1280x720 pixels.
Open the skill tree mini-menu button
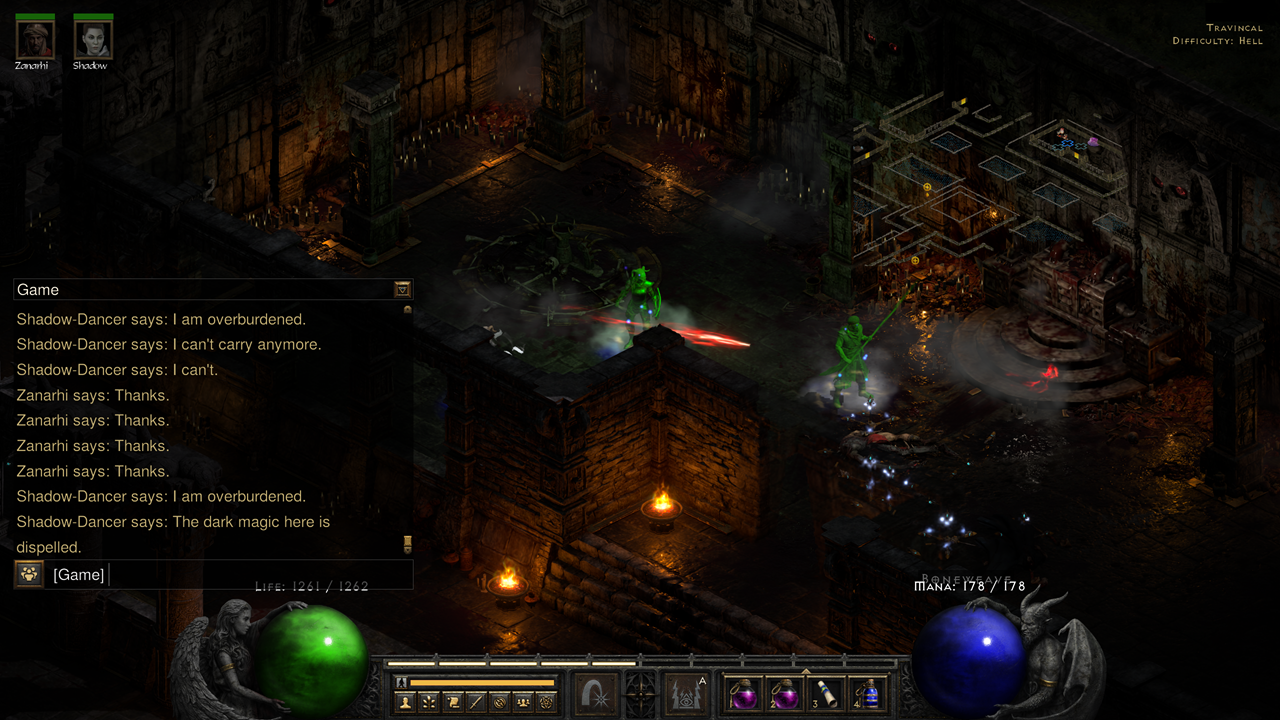tap(428, 702)
